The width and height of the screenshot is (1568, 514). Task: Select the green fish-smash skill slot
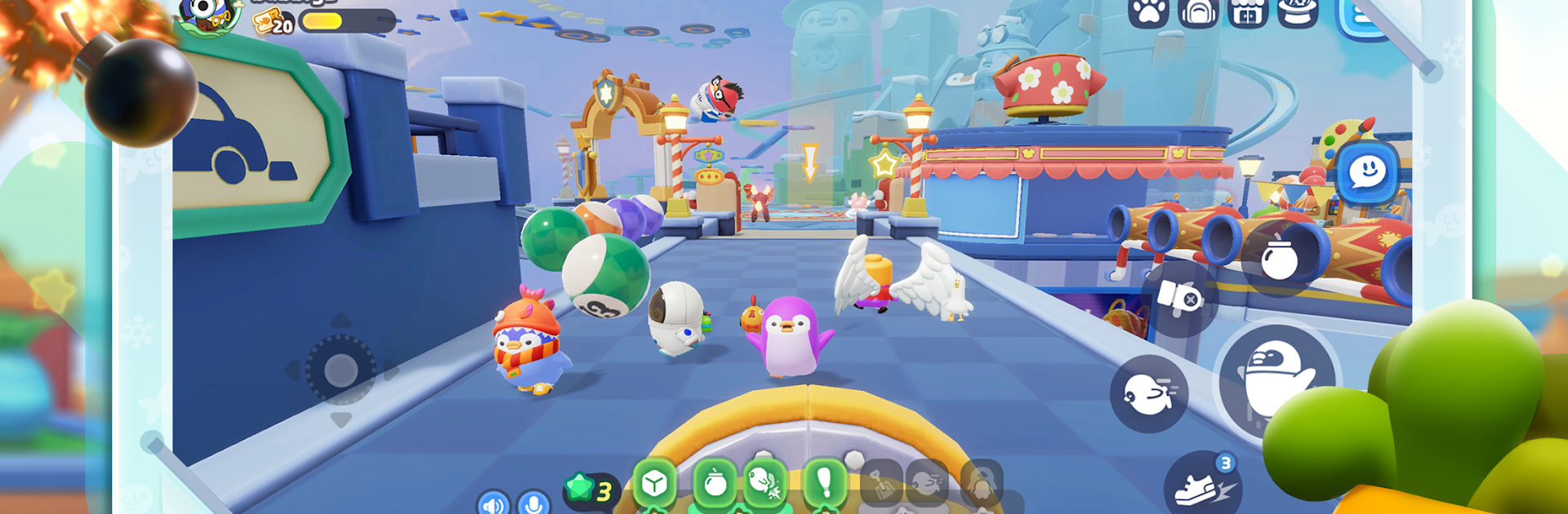764,484
